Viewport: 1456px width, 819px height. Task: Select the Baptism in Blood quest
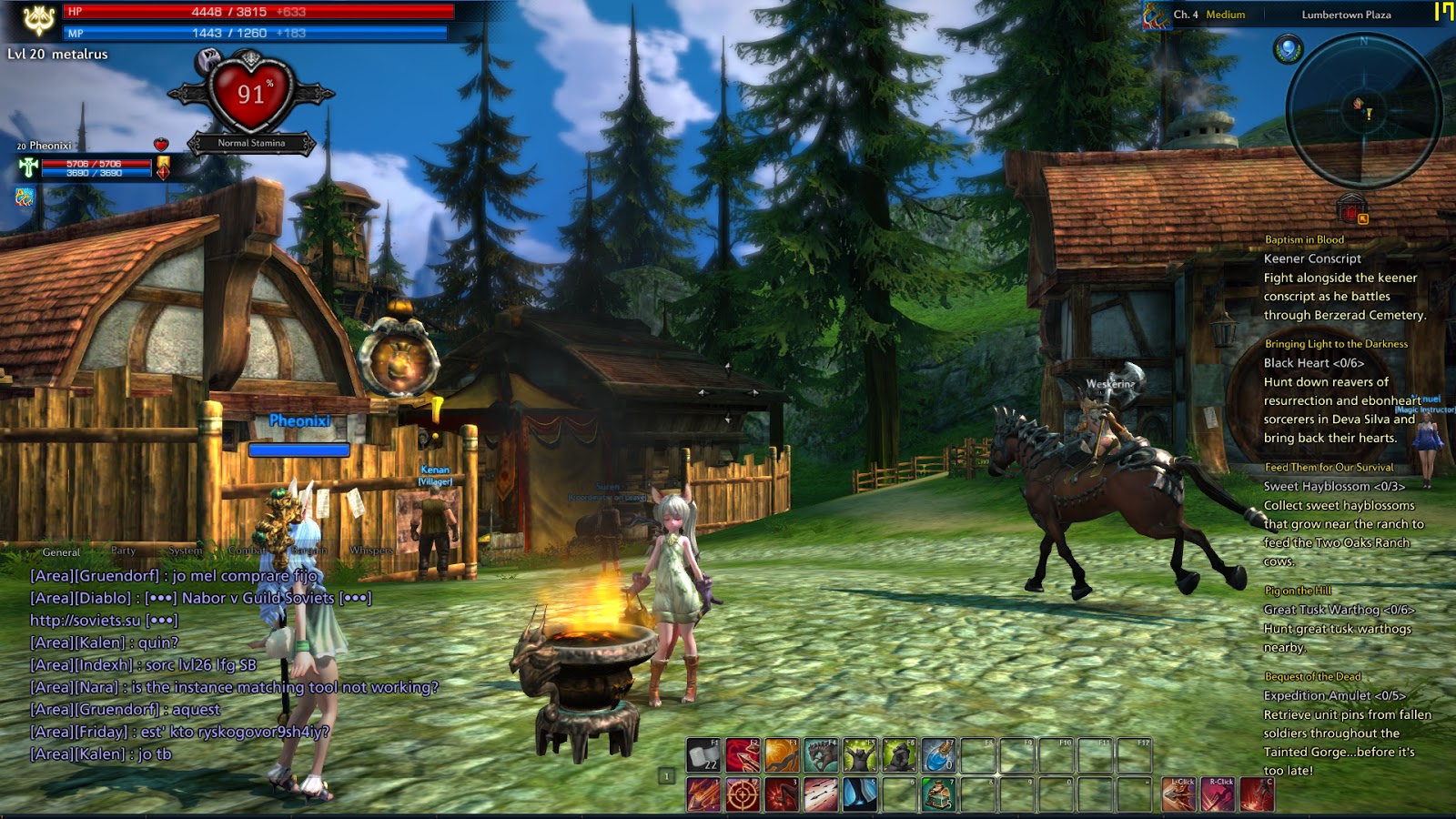tap(1304, 239)
